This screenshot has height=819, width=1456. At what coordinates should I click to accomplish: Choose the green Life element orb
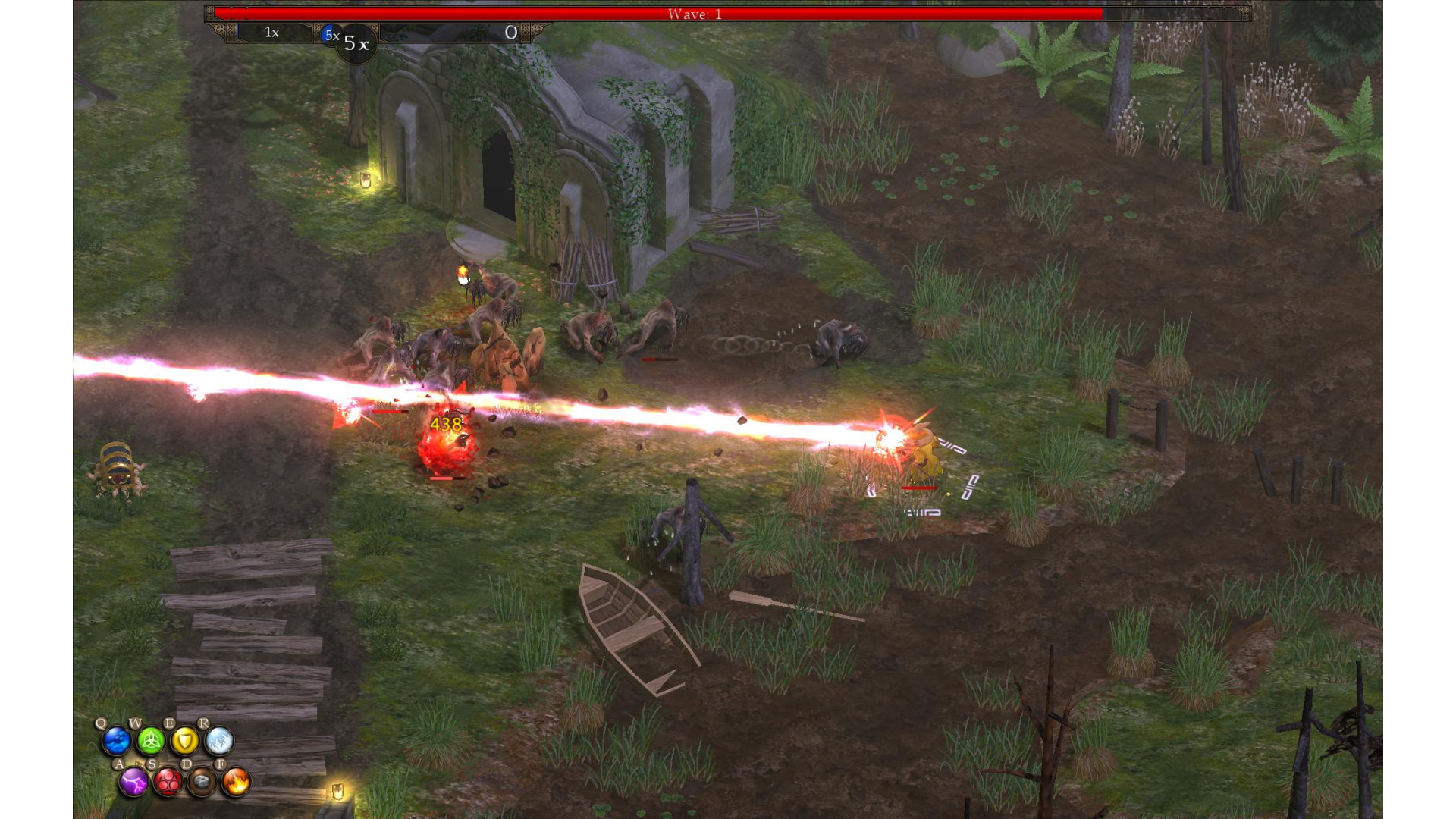pyautogui.click(x=151, y=741)
